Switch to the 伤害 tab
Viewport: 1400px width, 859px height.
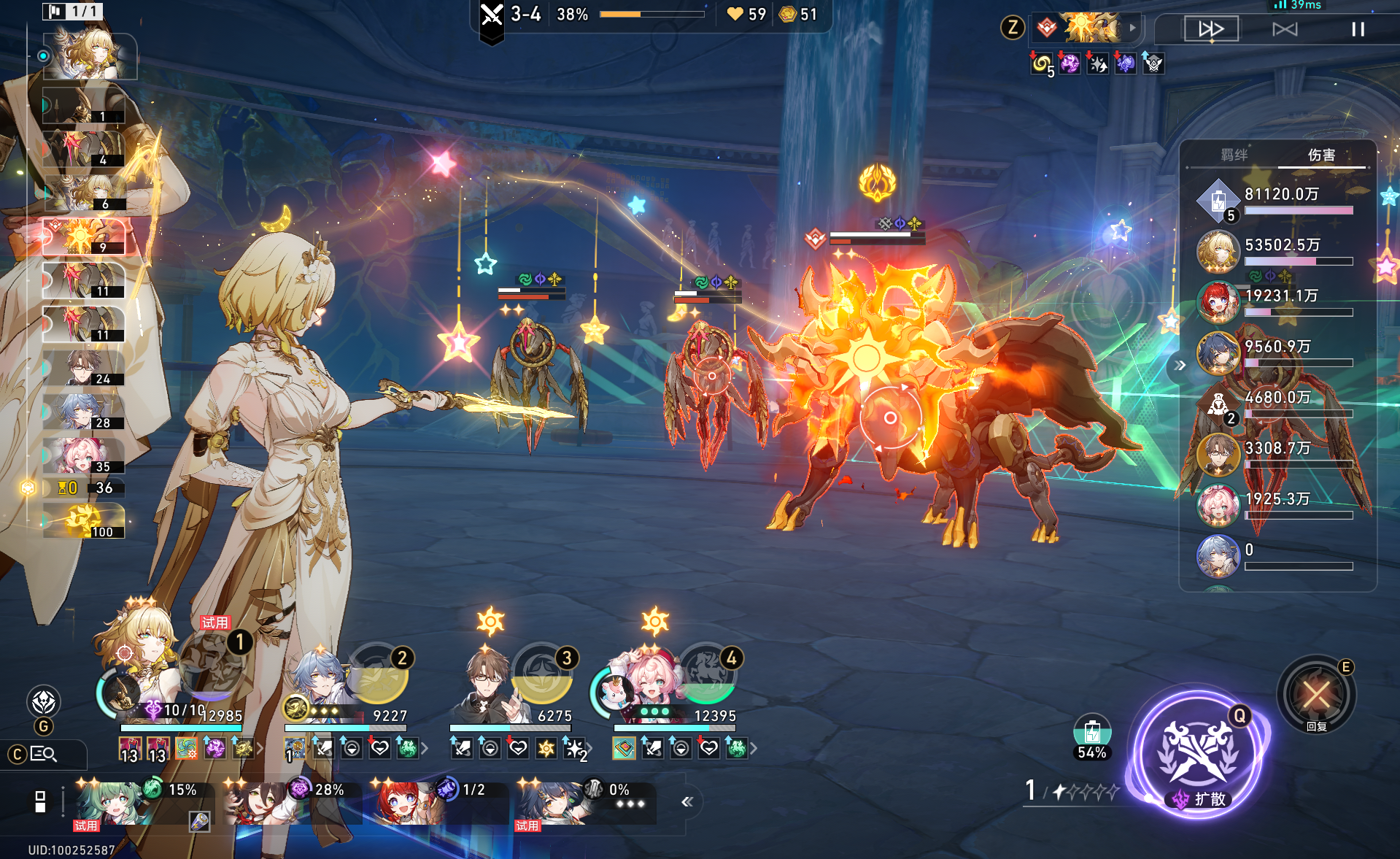click(1321, 155)
